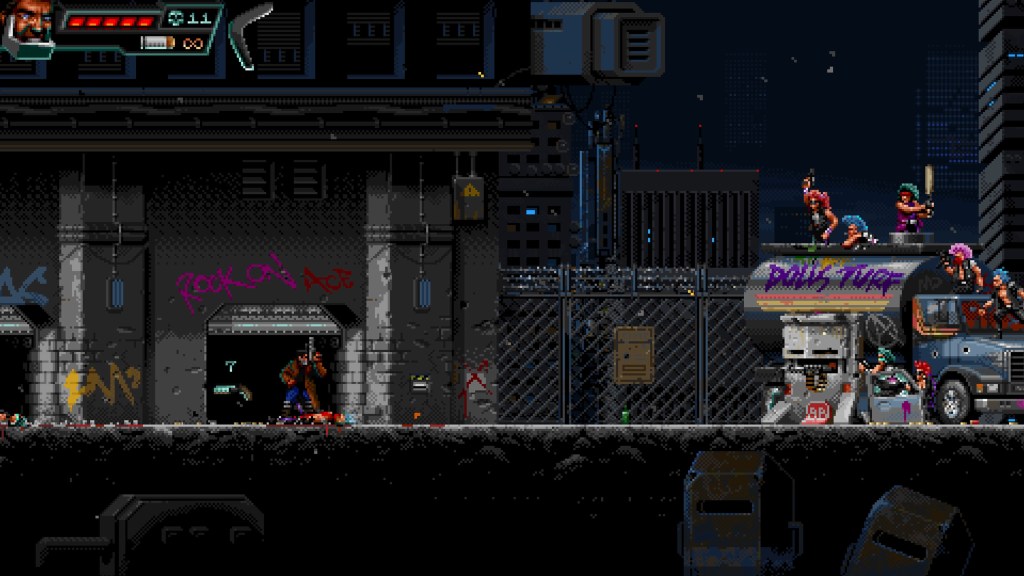Viewport: 1024px width, 576px height.
Task: Click the bullet ammo type icon
Action: pos(158,43)
